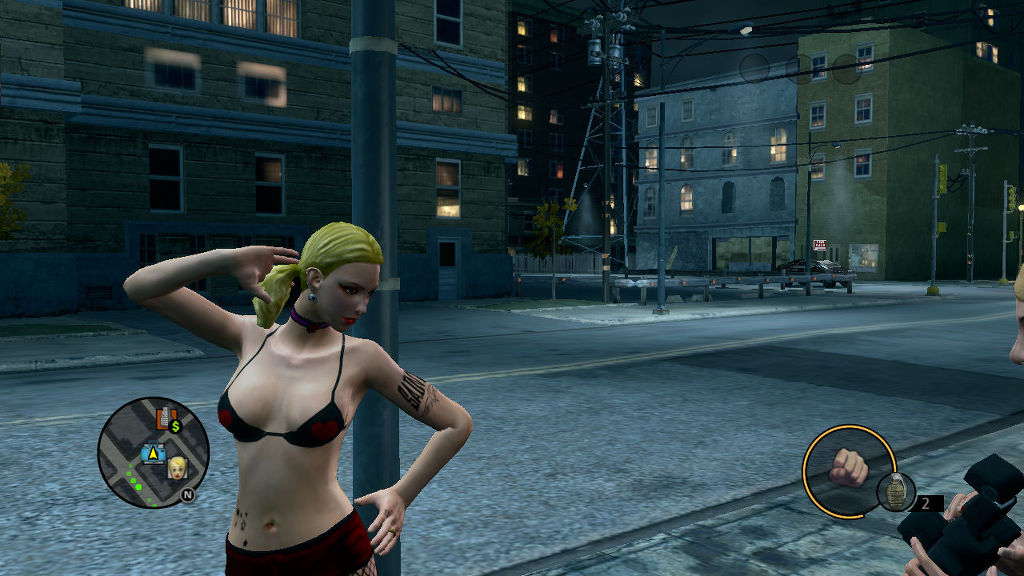Choose the grenade throwable icon
The image size is (1024, 576).
click(895, 491)
